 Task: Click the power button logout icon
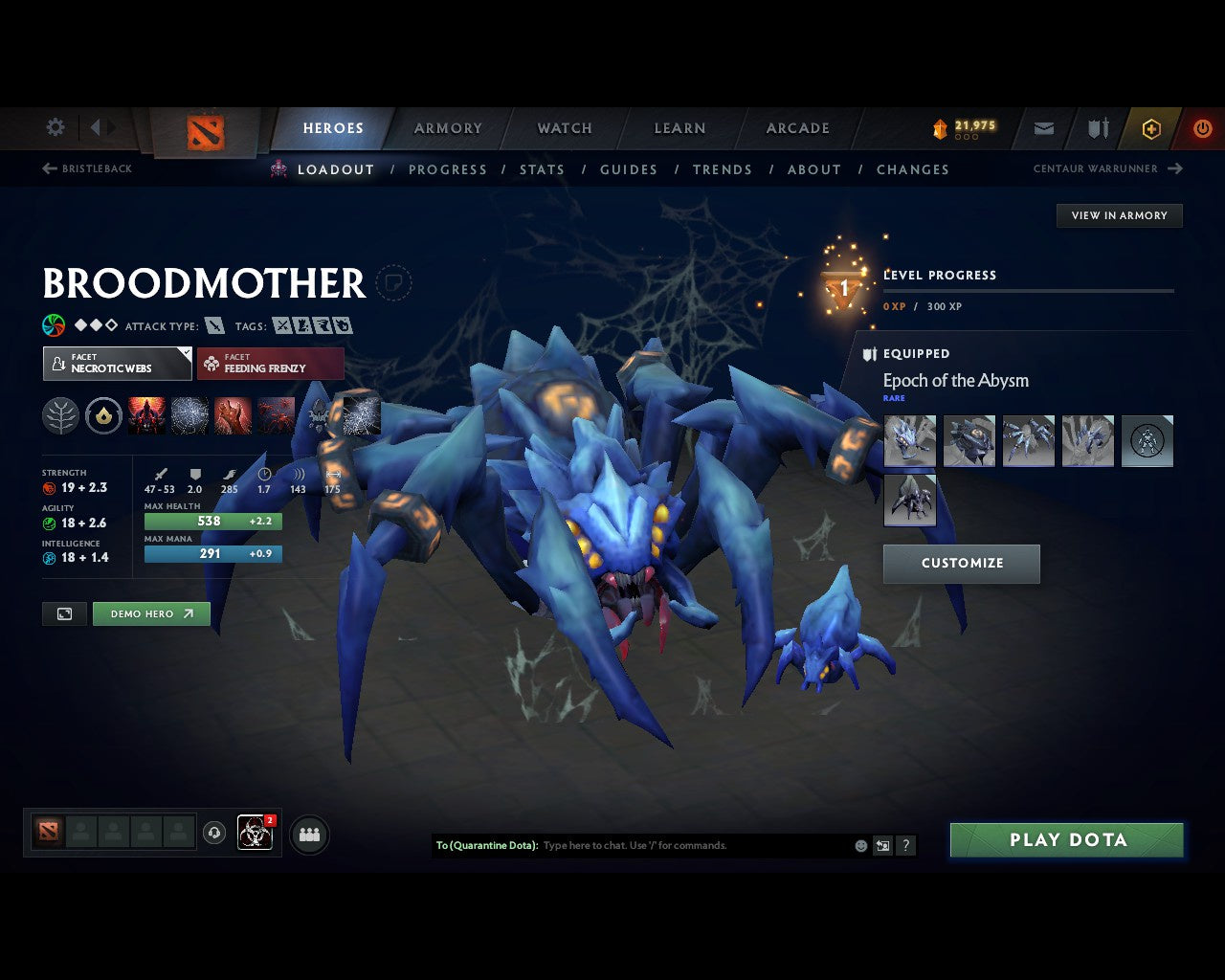[x=1203, y=128]
